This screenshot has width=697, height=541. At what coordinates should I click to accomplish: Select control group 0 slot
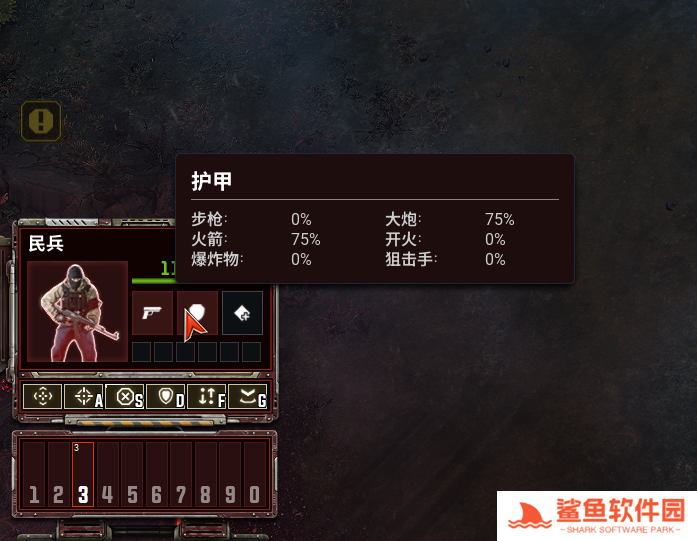click(255, 475)
